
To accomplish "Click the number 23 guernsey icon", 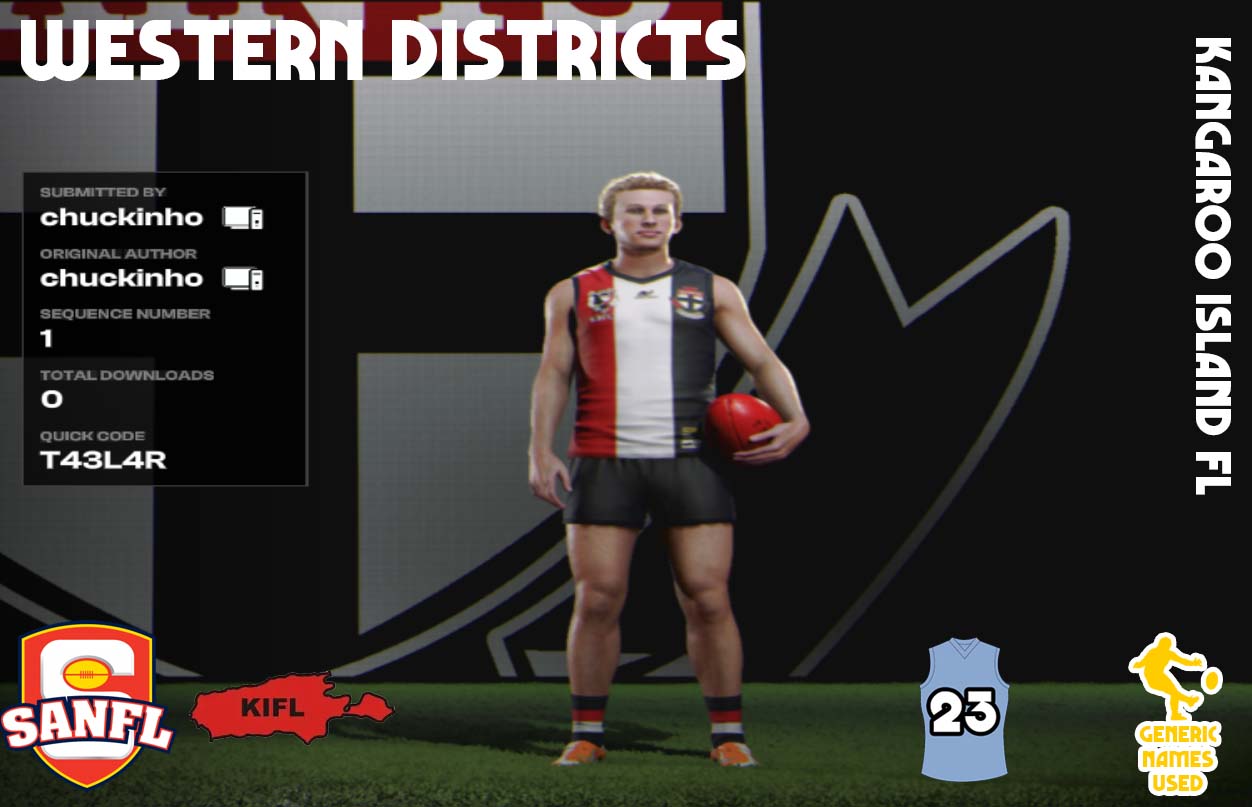I will click(x=964, y=710).
